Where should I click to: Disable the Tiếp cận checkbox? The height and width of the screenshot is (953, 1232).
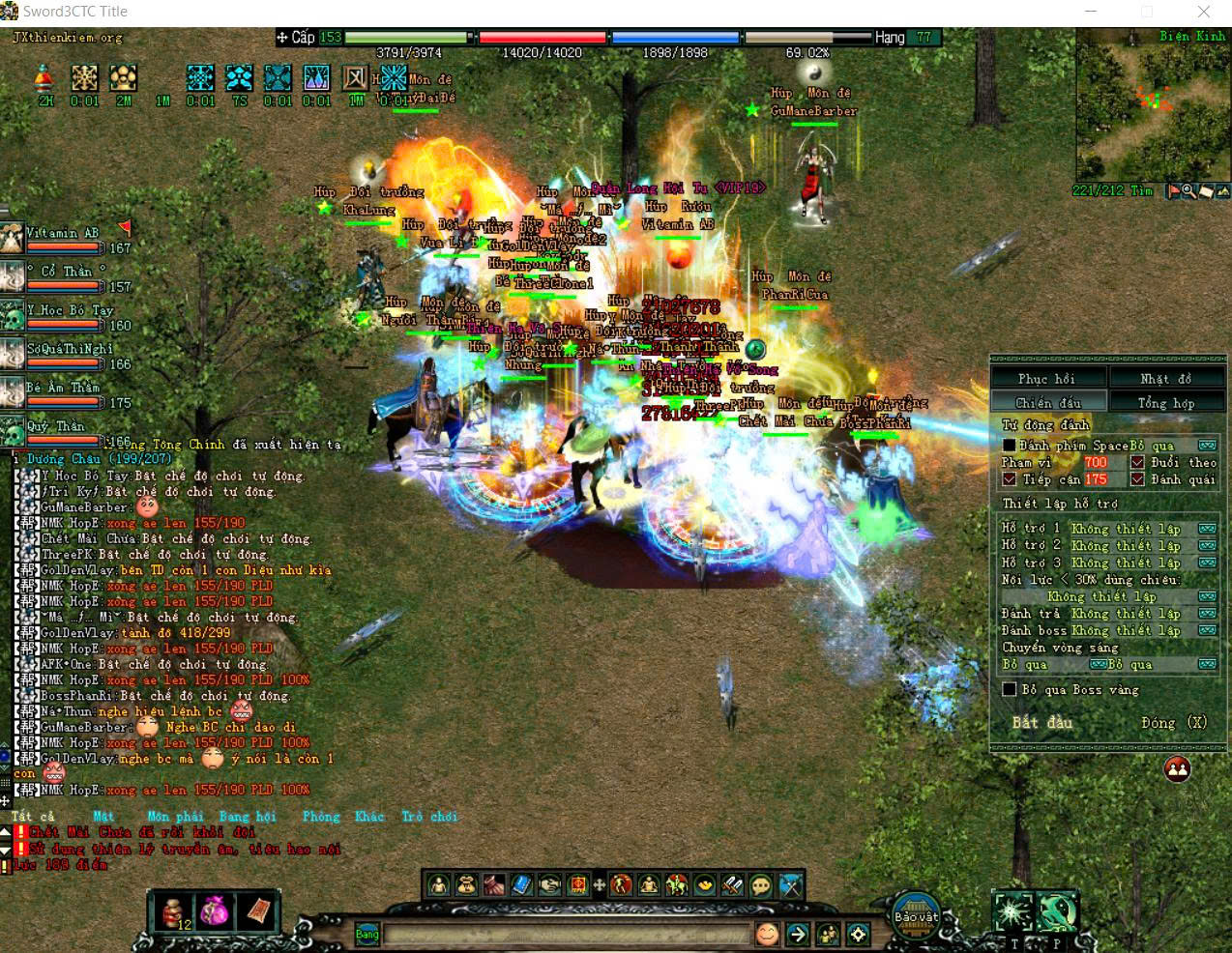[x=1010, y=479]
